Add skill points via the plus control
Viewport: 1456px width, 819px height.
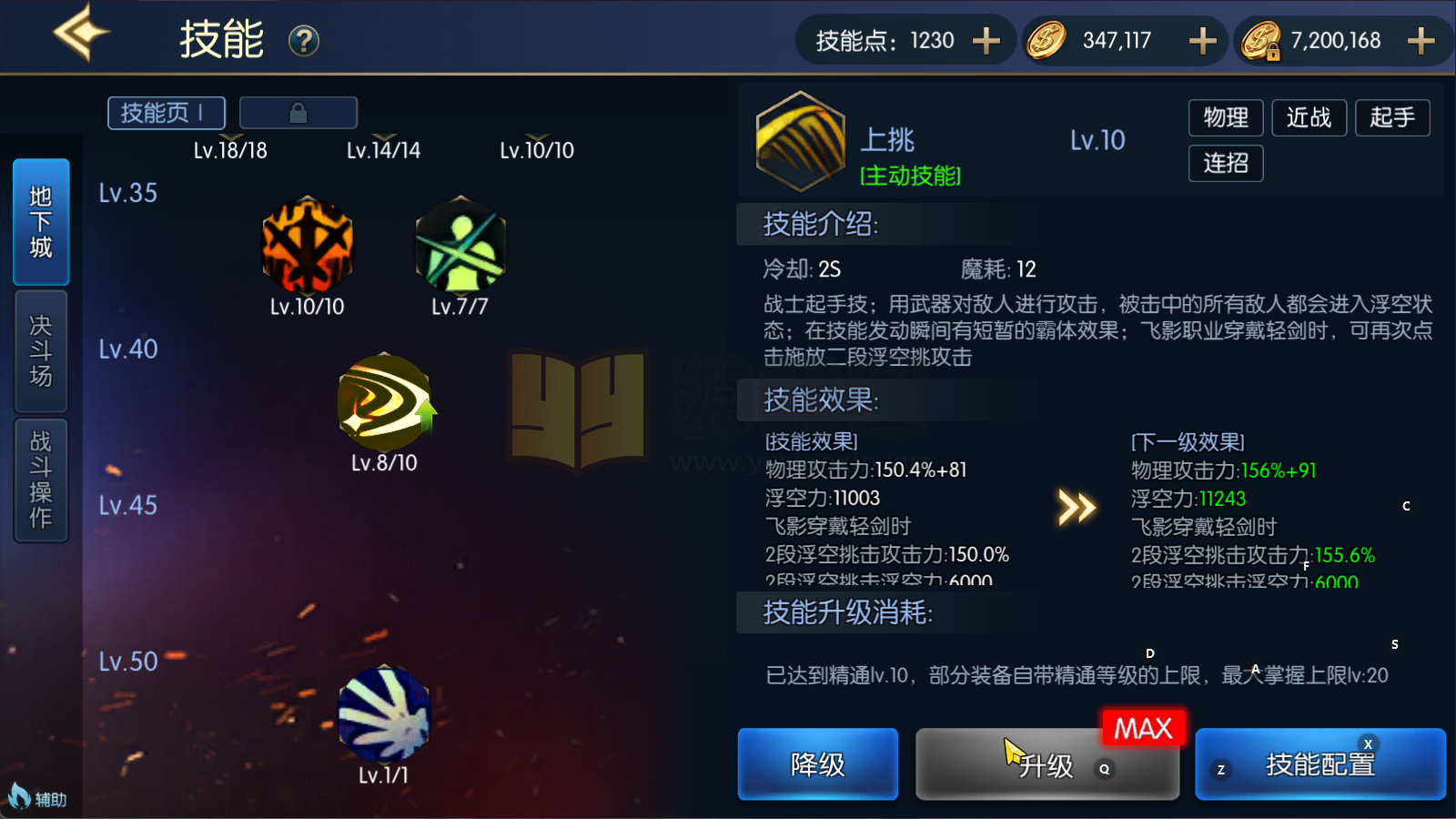985,40
